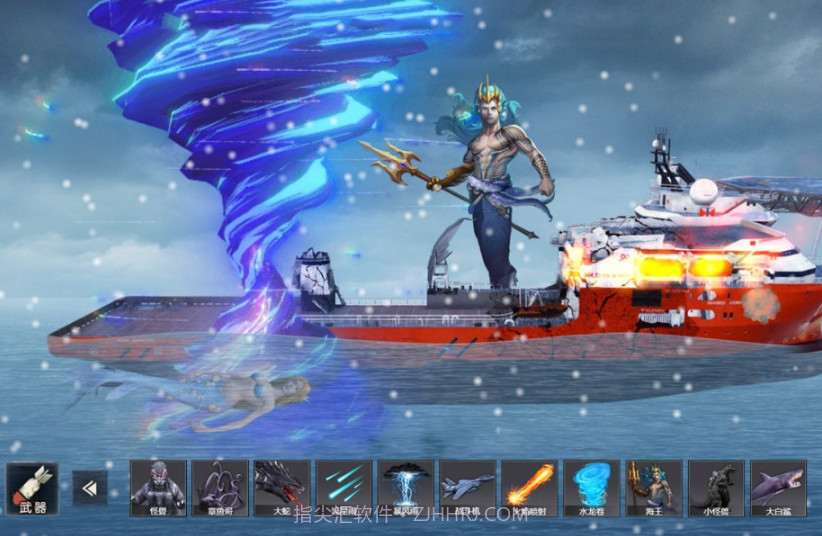The width and height of the screenshot is (822, 536).
Task: Activate the storm cloud lightning ability
Action: click(406, 488)
